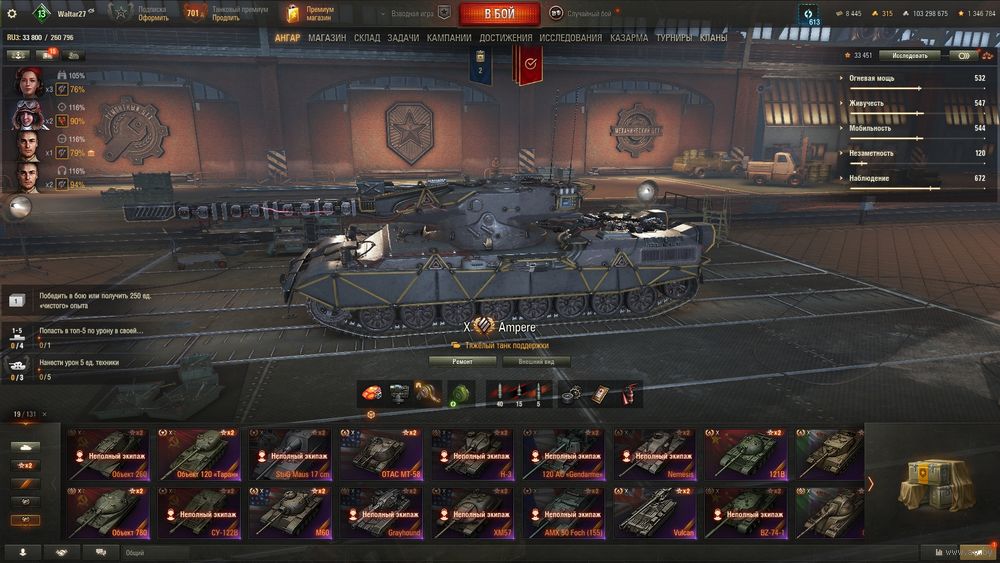Start battle with the red В БОЙ button
This screenshot has width=1000, height=563.
[x=499, y=14]
